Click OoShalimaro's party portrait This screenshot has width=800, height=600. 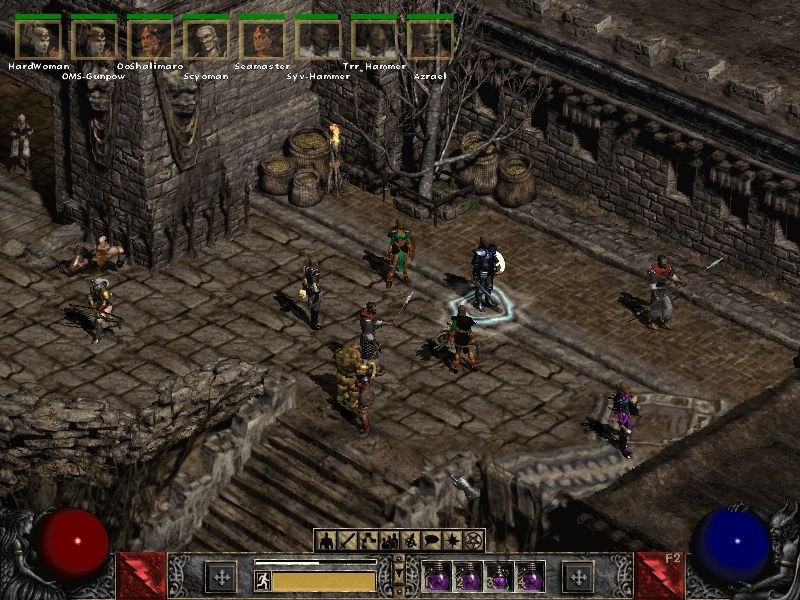tap(151, 38)
